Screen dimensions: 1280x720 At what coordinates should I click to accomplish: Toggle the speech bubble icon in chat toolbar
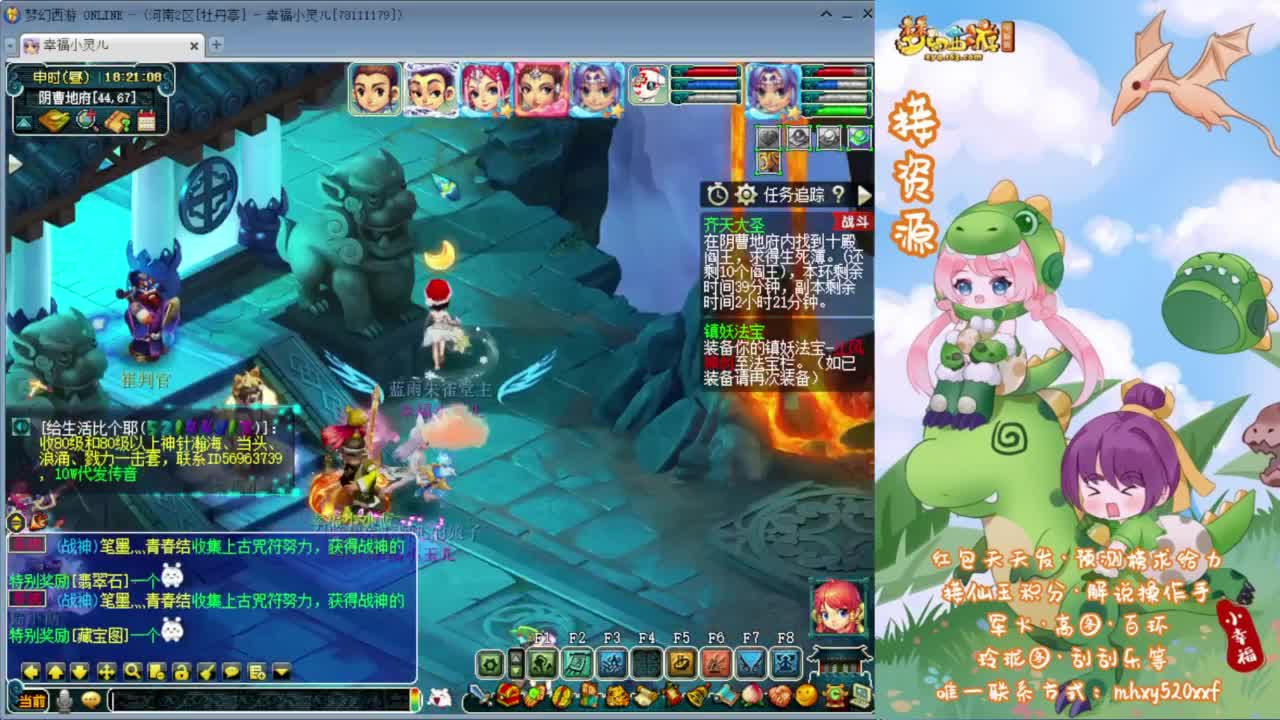coord(231,673)
